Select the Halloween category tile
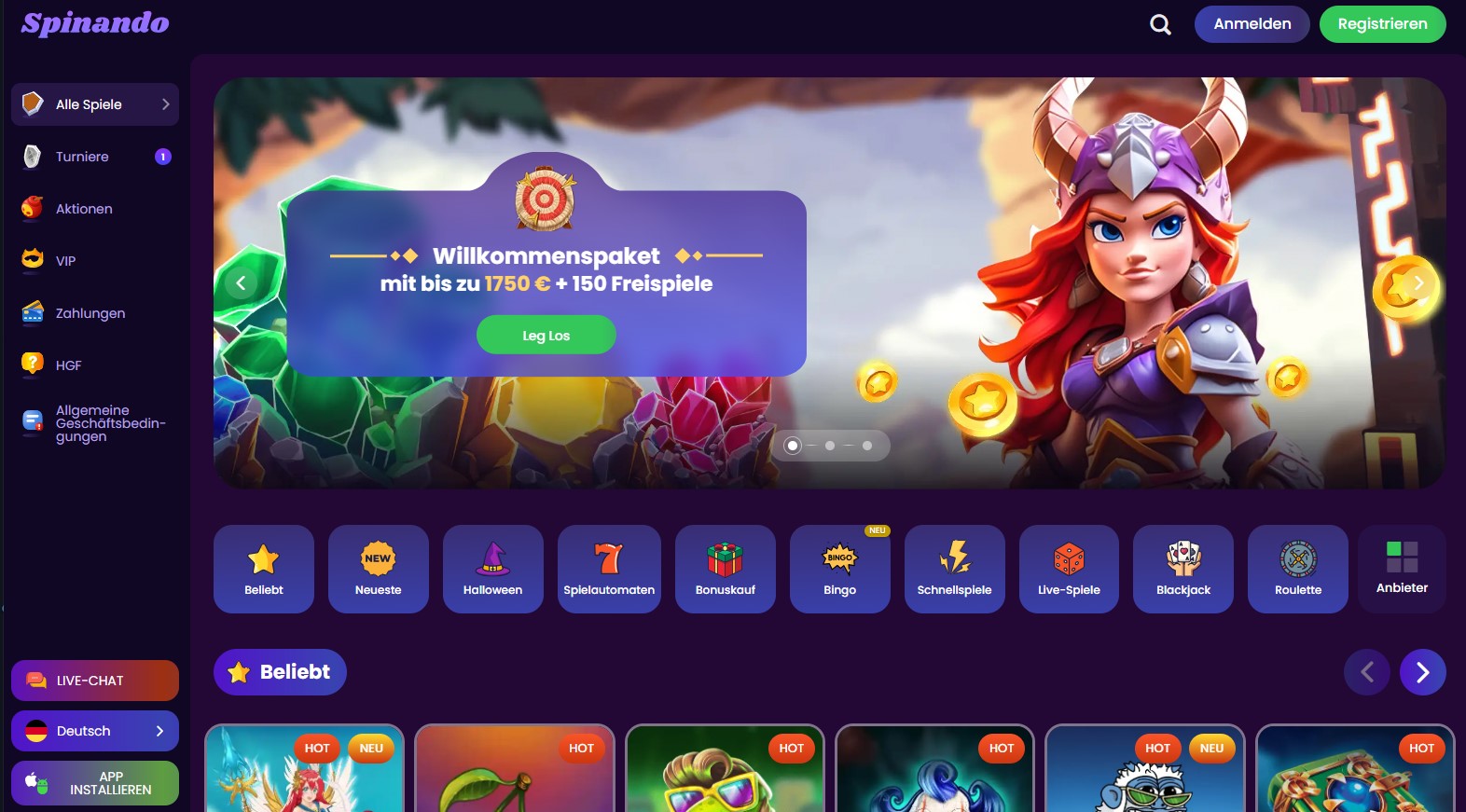Image resolution: width=1466 pixels, height=812 pixels. point(492,569)
